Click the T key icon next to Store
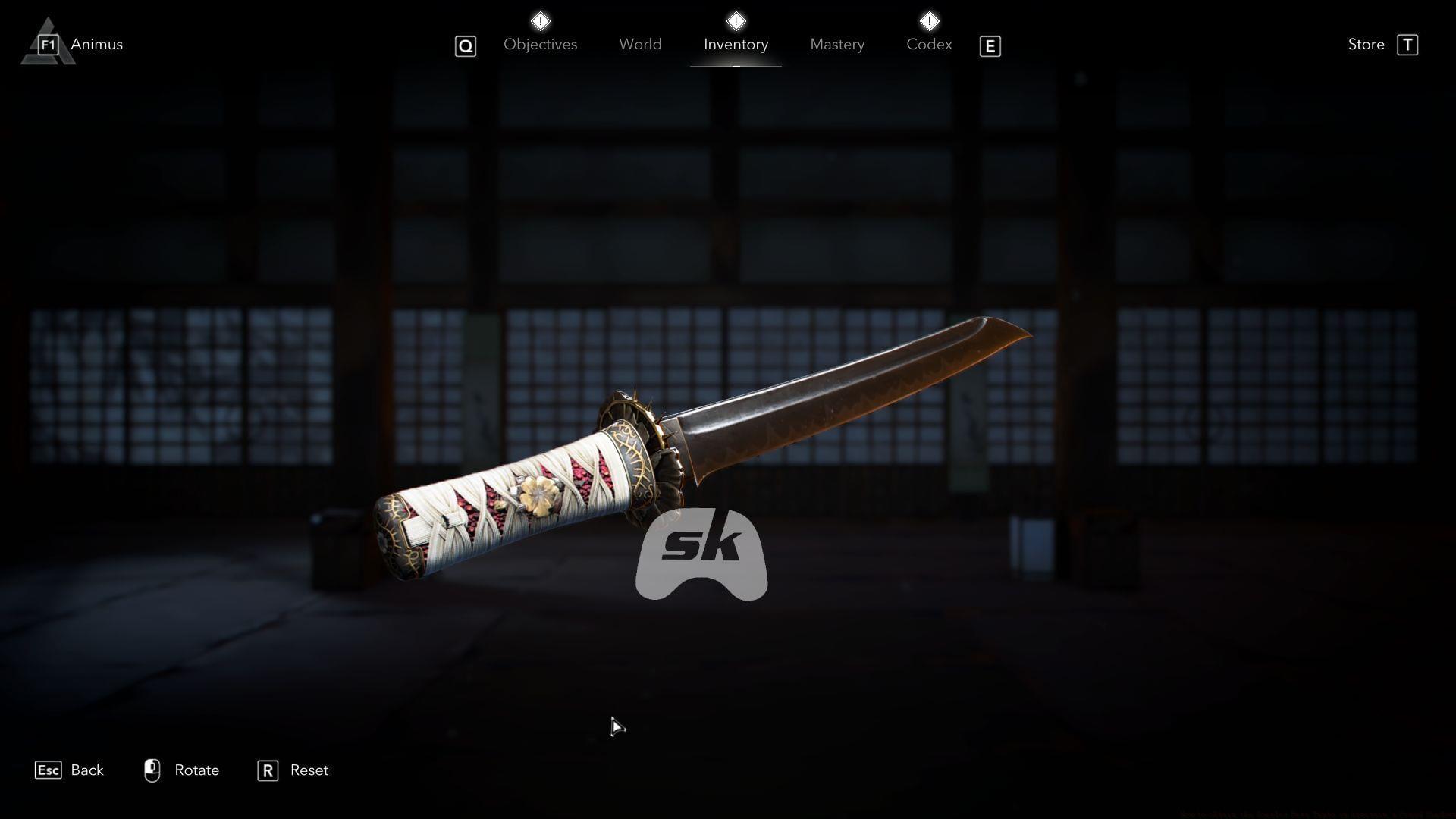Screen dimensions: 1456x819 click(1408, 45)
